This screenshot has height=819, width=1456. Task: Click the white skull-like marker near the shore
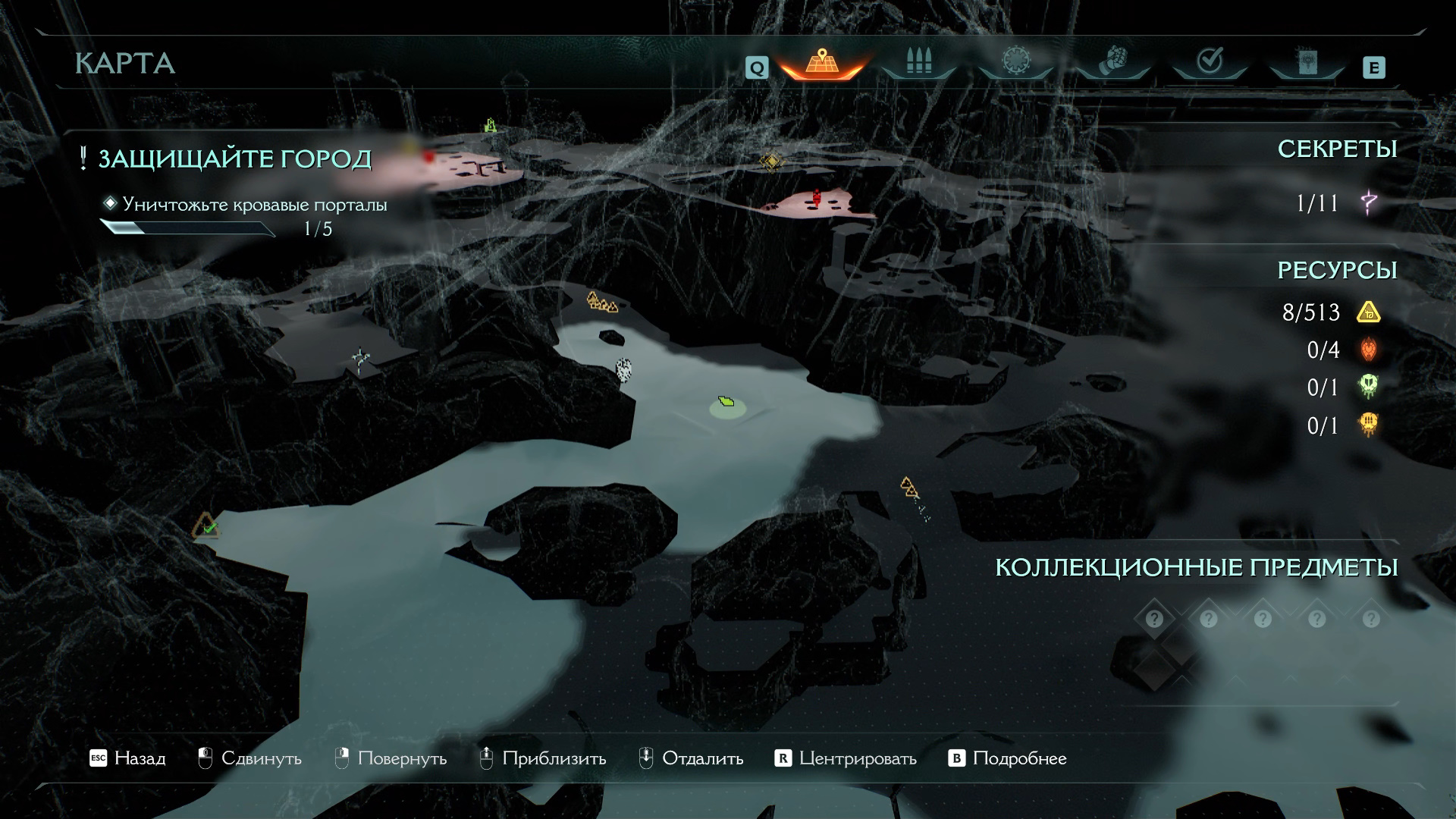tap(624, 369)
